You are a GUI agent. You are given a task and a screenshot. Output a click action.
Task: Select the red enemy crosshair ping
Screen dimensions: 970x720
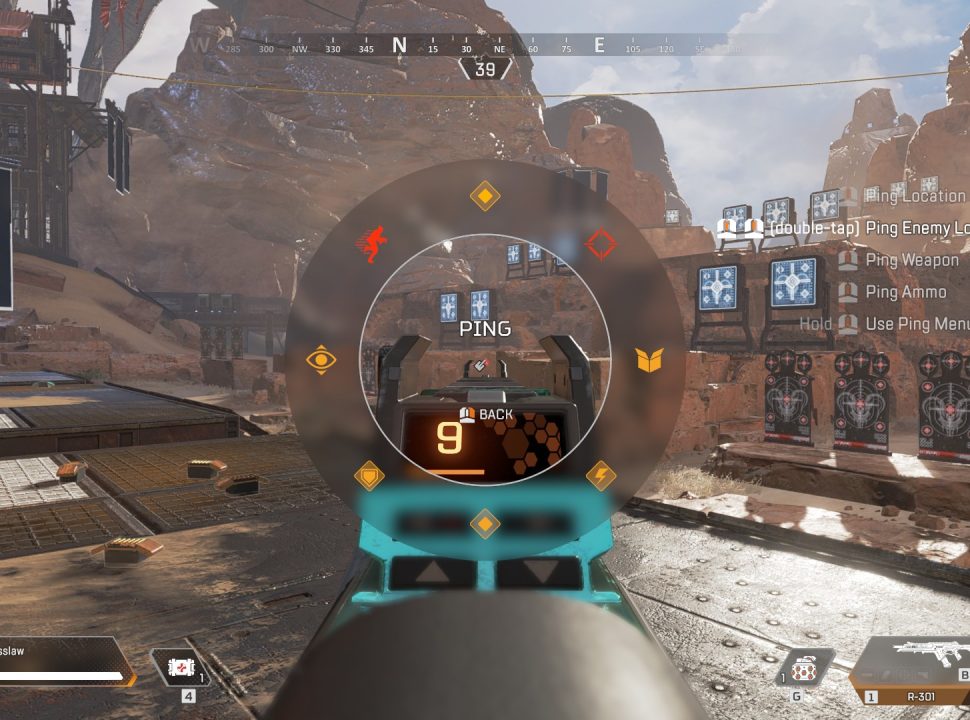coord(601,243)
